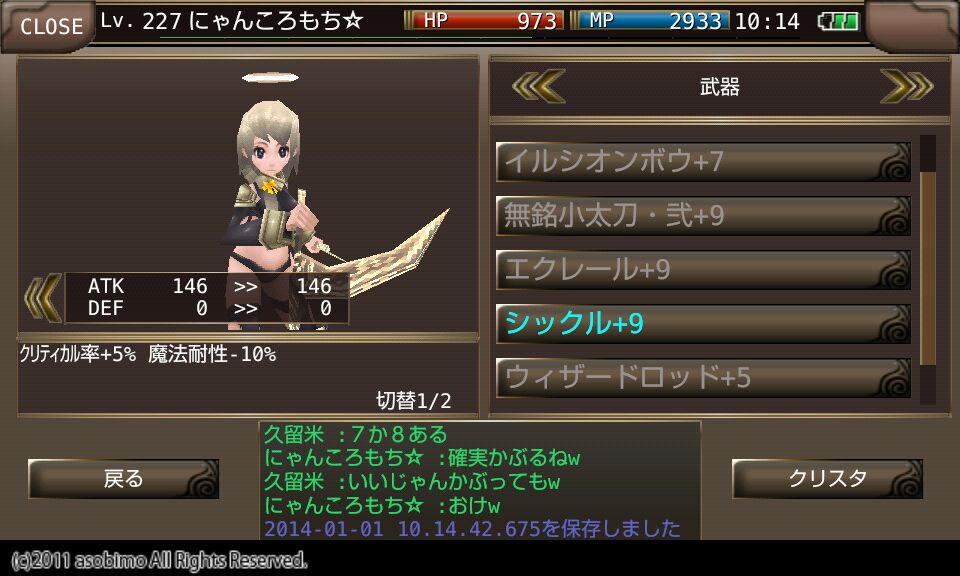
Task: Click the left arrow beside ATK stats
Action: click(41, 298)
